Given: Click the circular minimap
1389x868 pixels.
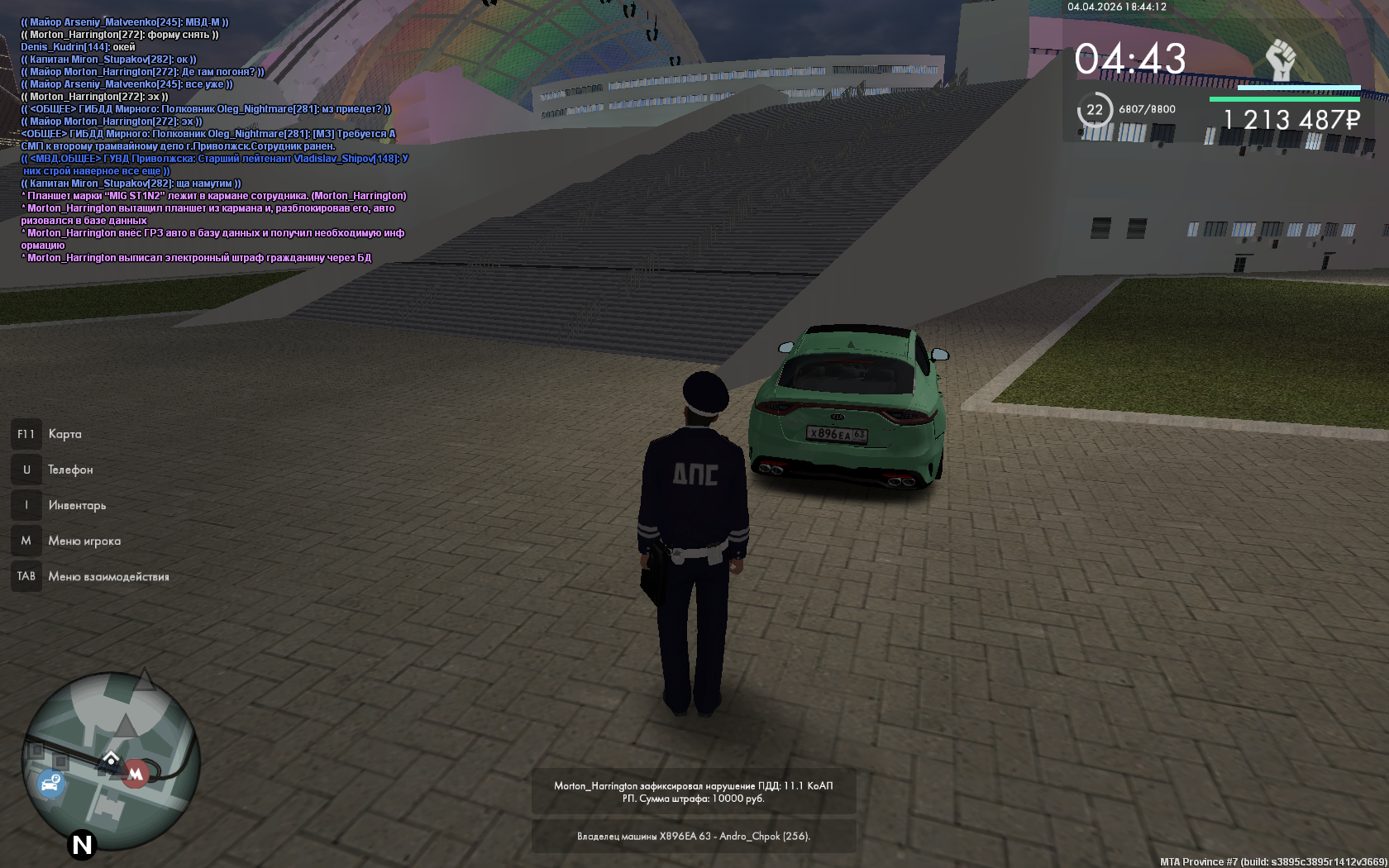Looking at the screenshot, I should click(x=111, y=761).
